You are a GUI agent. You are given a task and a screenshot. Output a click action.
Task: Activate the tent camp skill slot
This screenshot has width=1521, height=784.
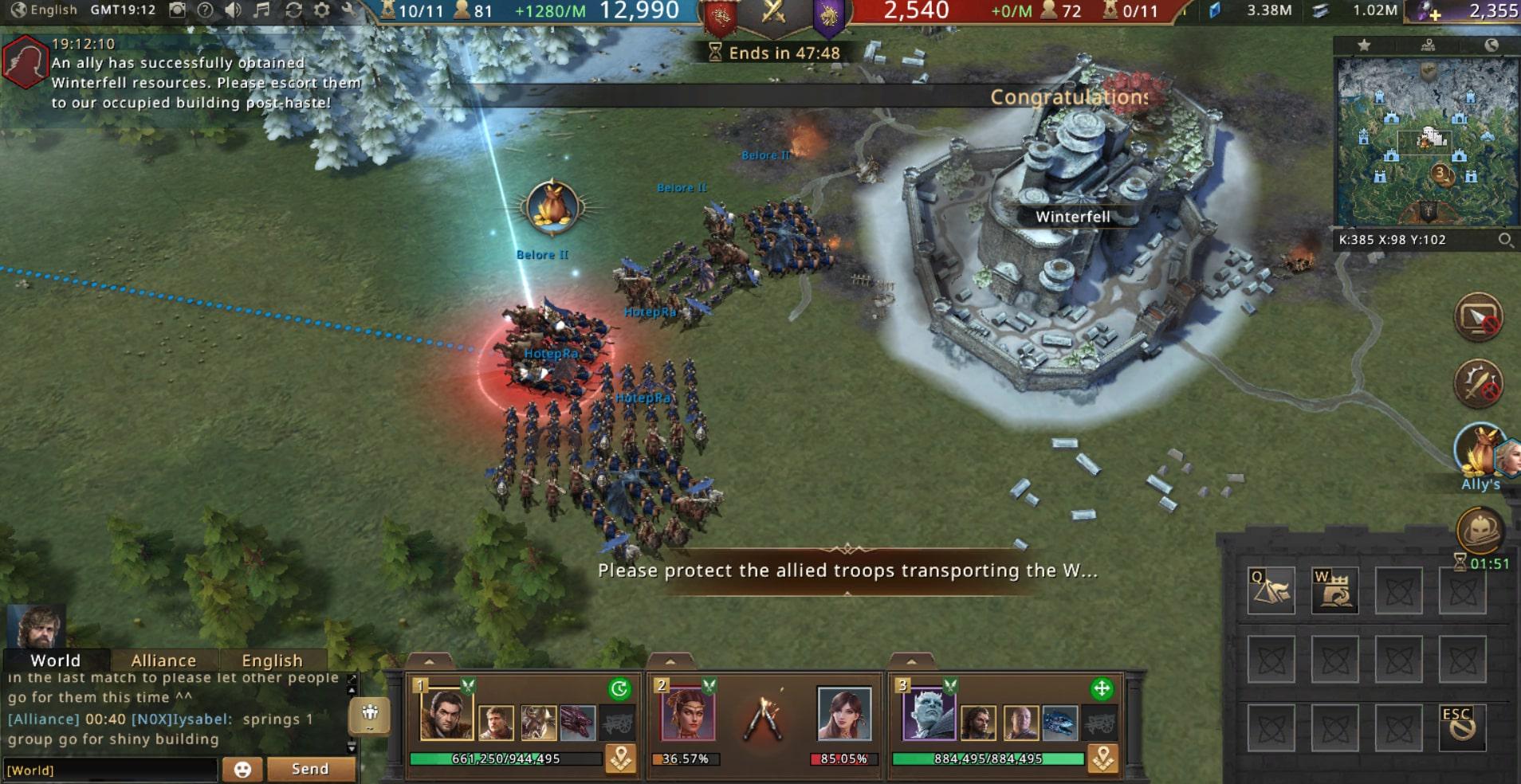[x=1271, y=590]
